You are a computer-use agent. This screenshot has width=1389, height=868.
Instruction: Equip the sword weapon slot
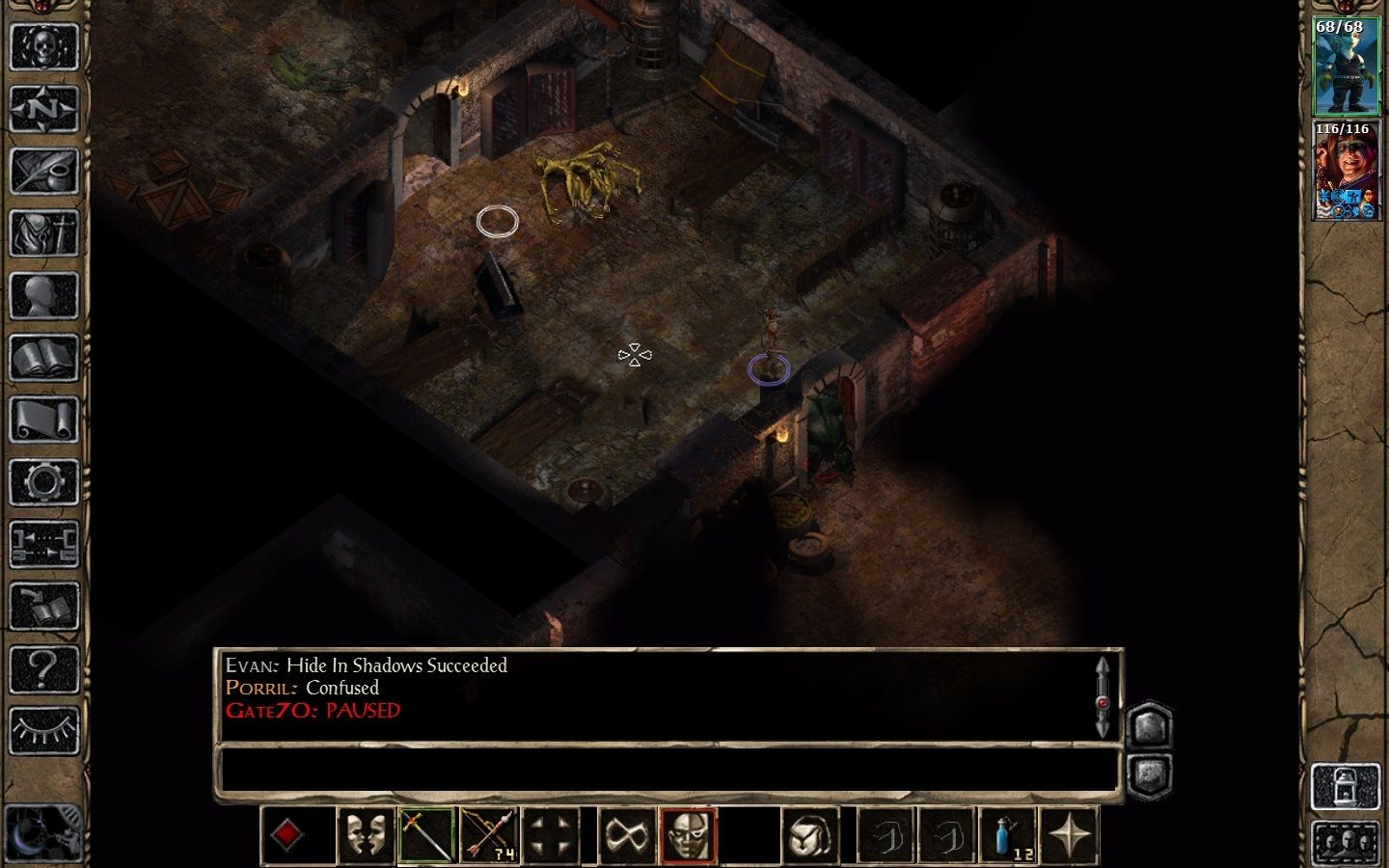click(425, 835)
